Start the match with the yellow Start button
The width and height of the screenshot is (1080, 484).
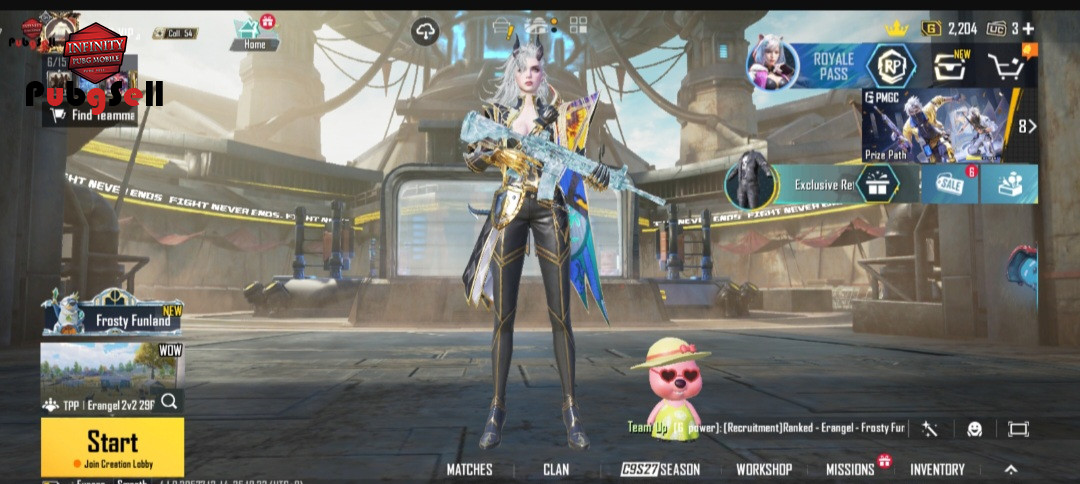[112, 446]
